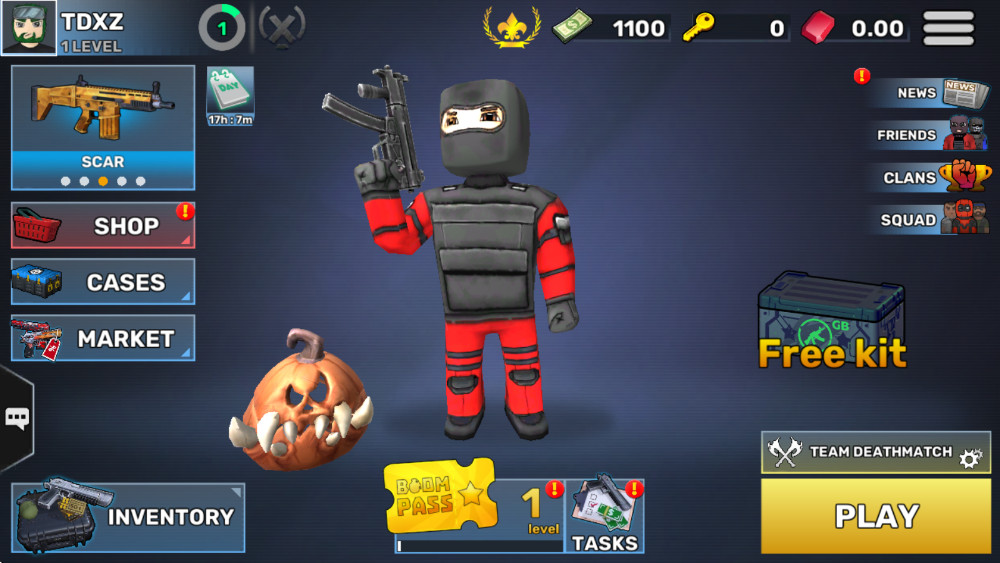Open the Cases menu

[x=103, y=282]
